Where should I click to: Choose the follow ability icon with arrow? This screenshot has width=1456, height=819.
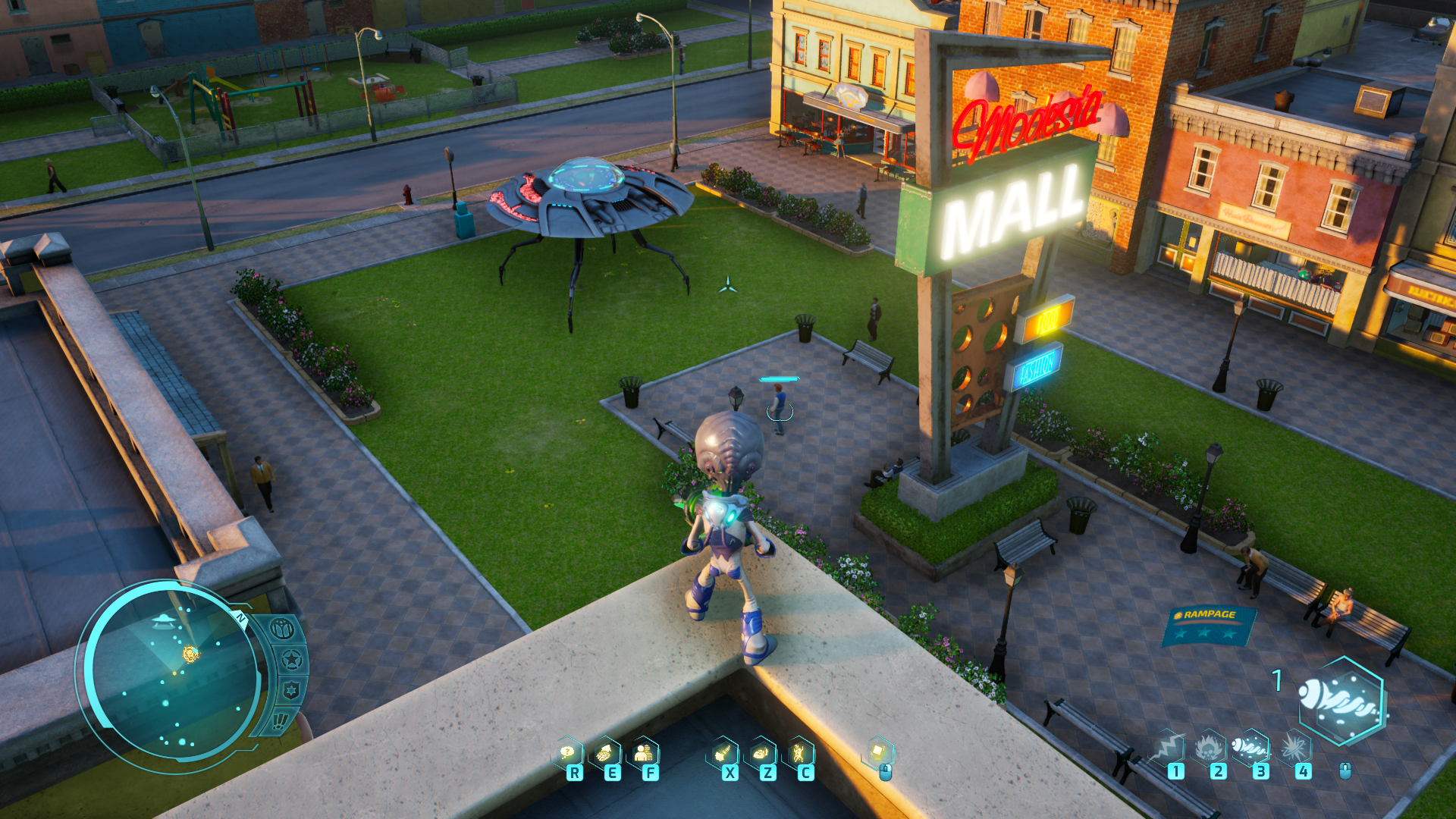click(x=761, y=753)
